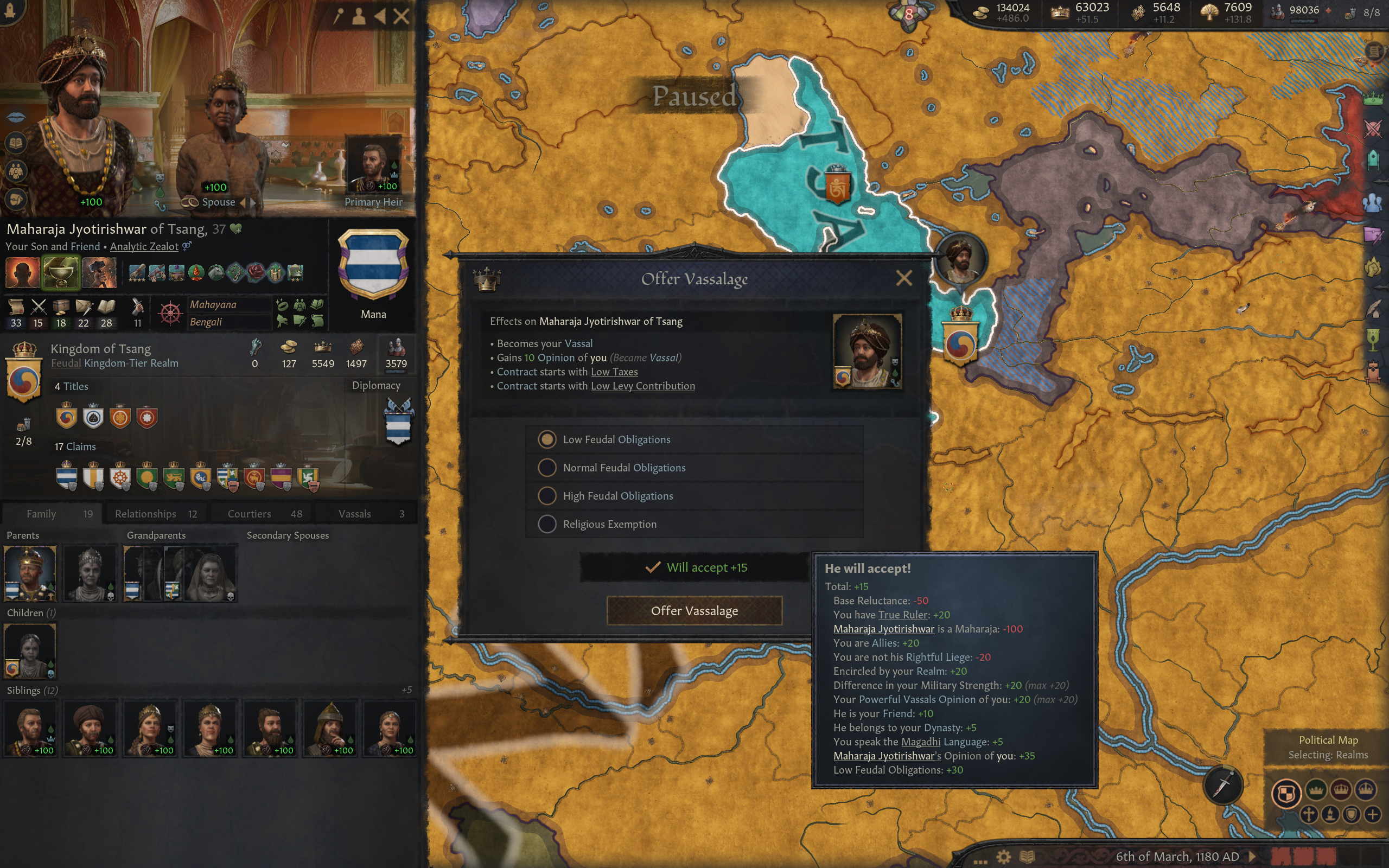Close the character panel
The image size is (1389, 868).
click(402, 16)
